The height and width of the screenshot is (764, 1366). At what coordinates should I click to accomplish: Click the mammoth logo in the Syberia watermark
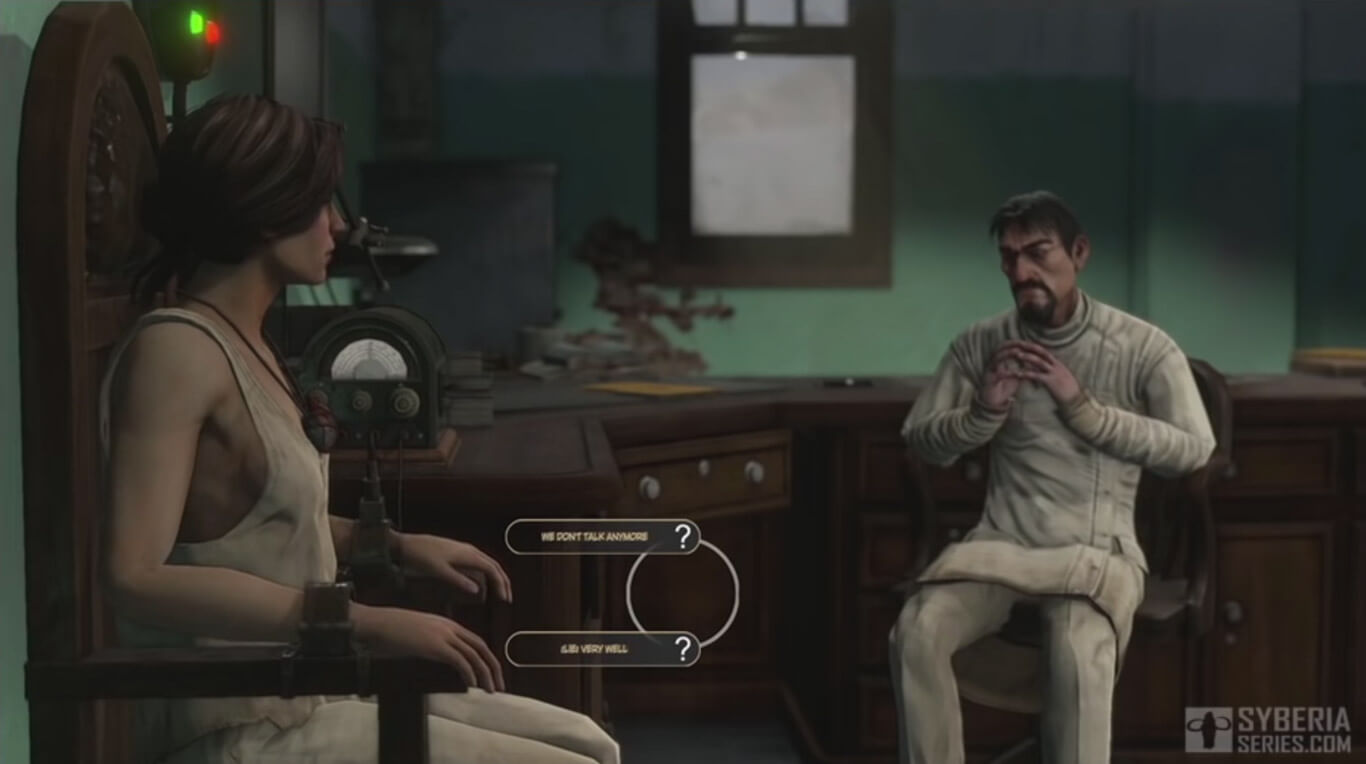pos(1209,728)
